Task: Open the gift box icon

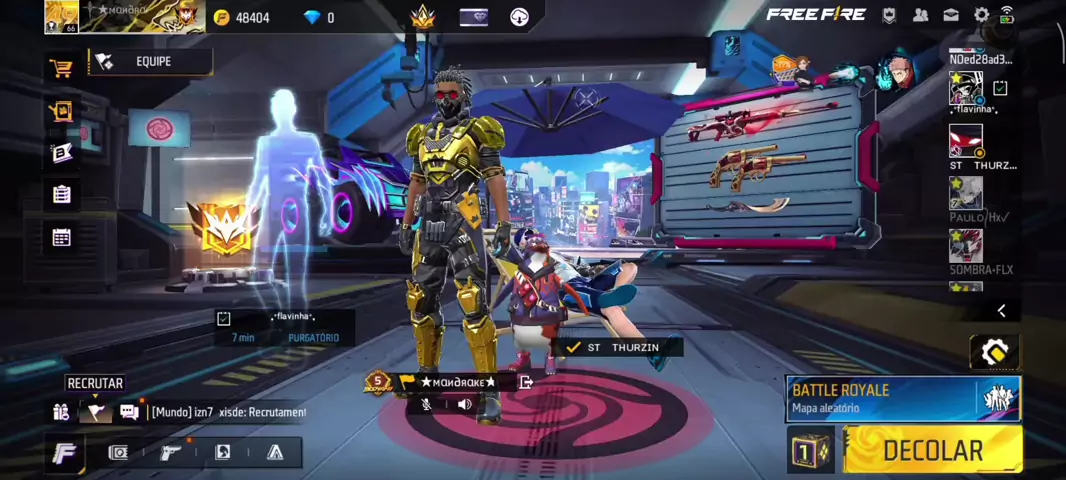Action: [x=61, y=112]
